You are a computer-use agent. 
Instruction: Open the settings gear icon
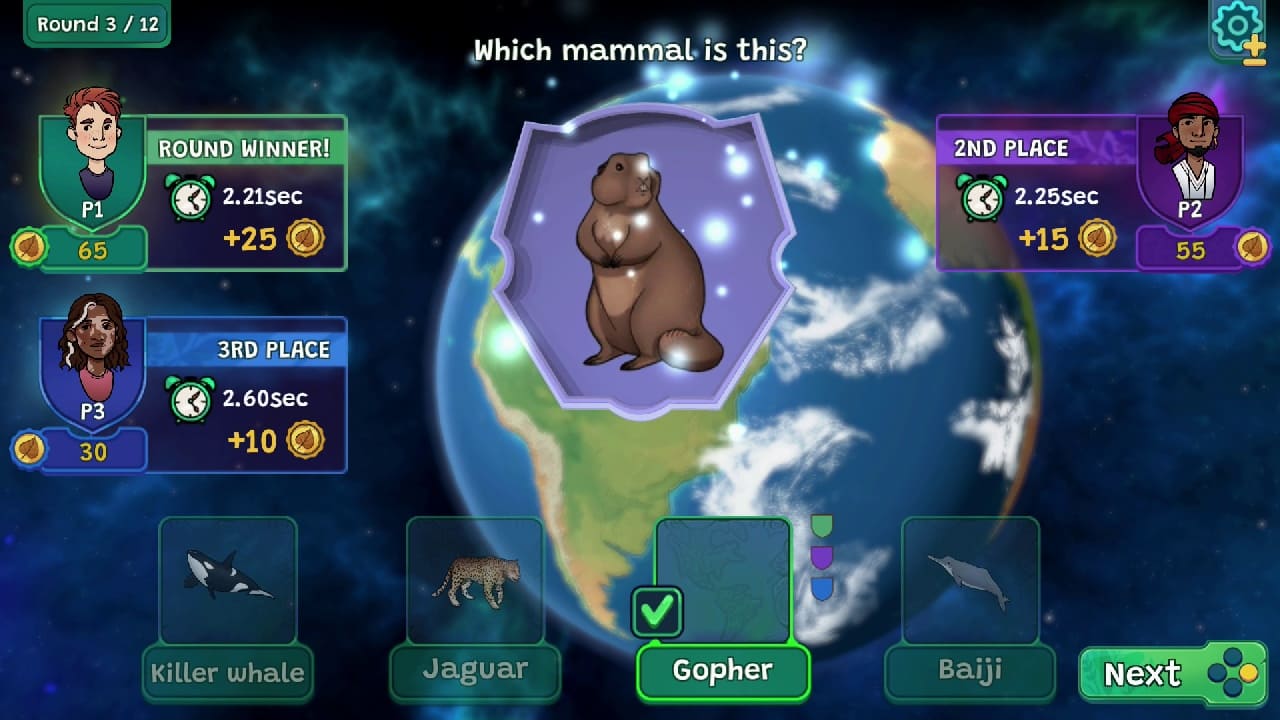pos(1237,24)
